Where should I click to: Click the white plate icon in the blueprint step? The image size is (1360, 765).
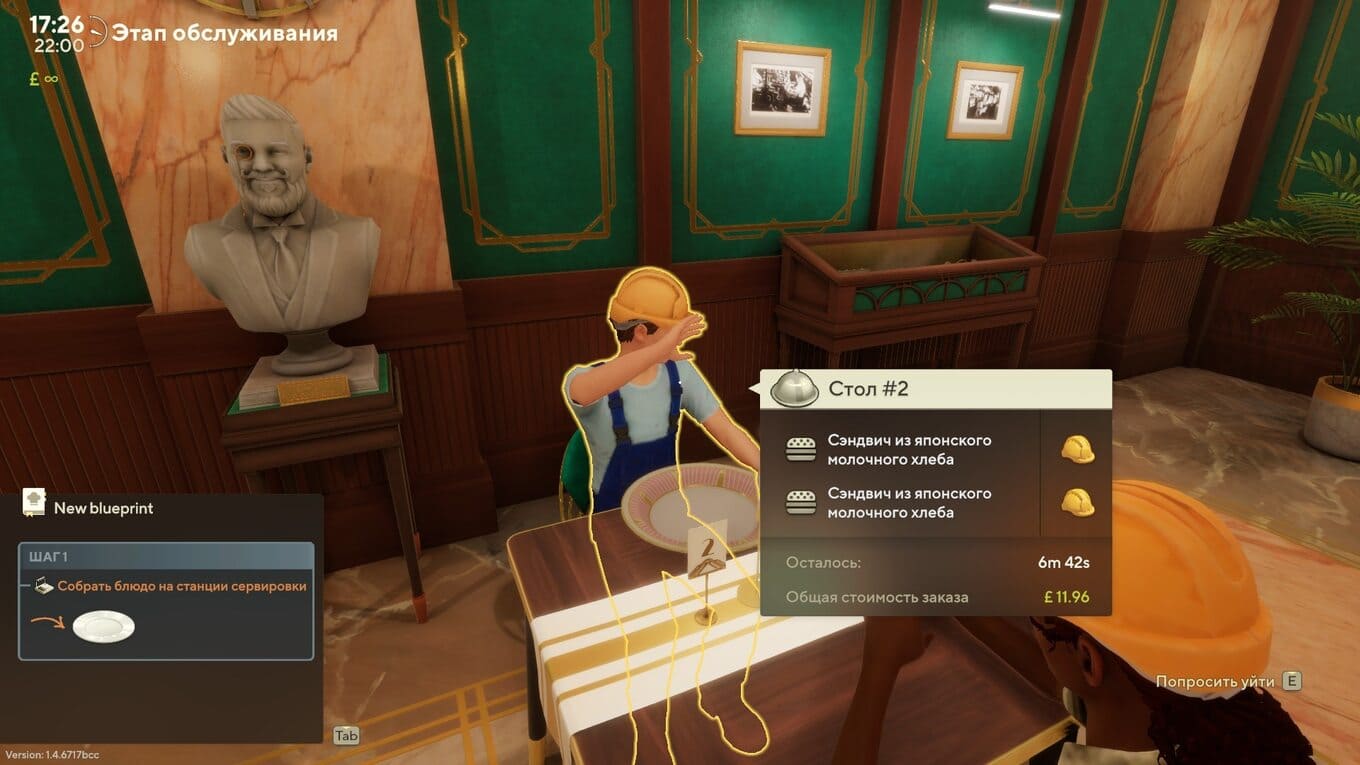click(x=104, y=627)
